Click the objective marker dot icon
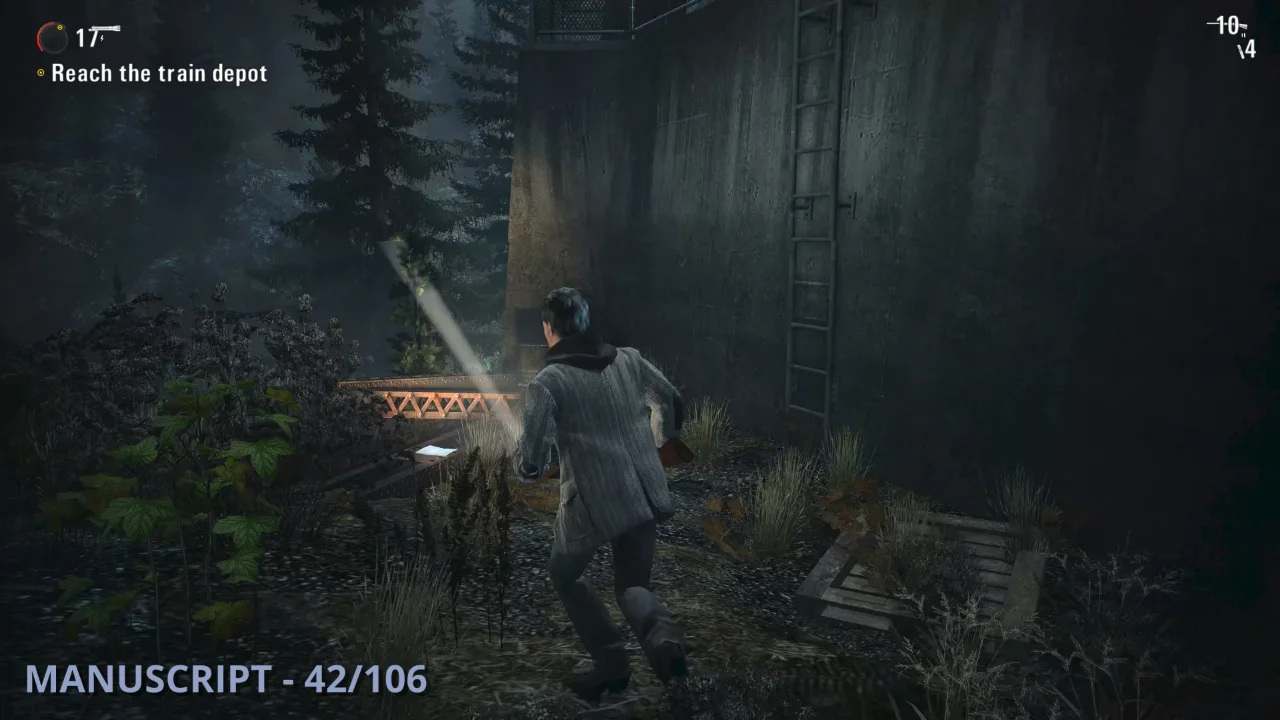 pyautogui.click(x=41, y=72)
